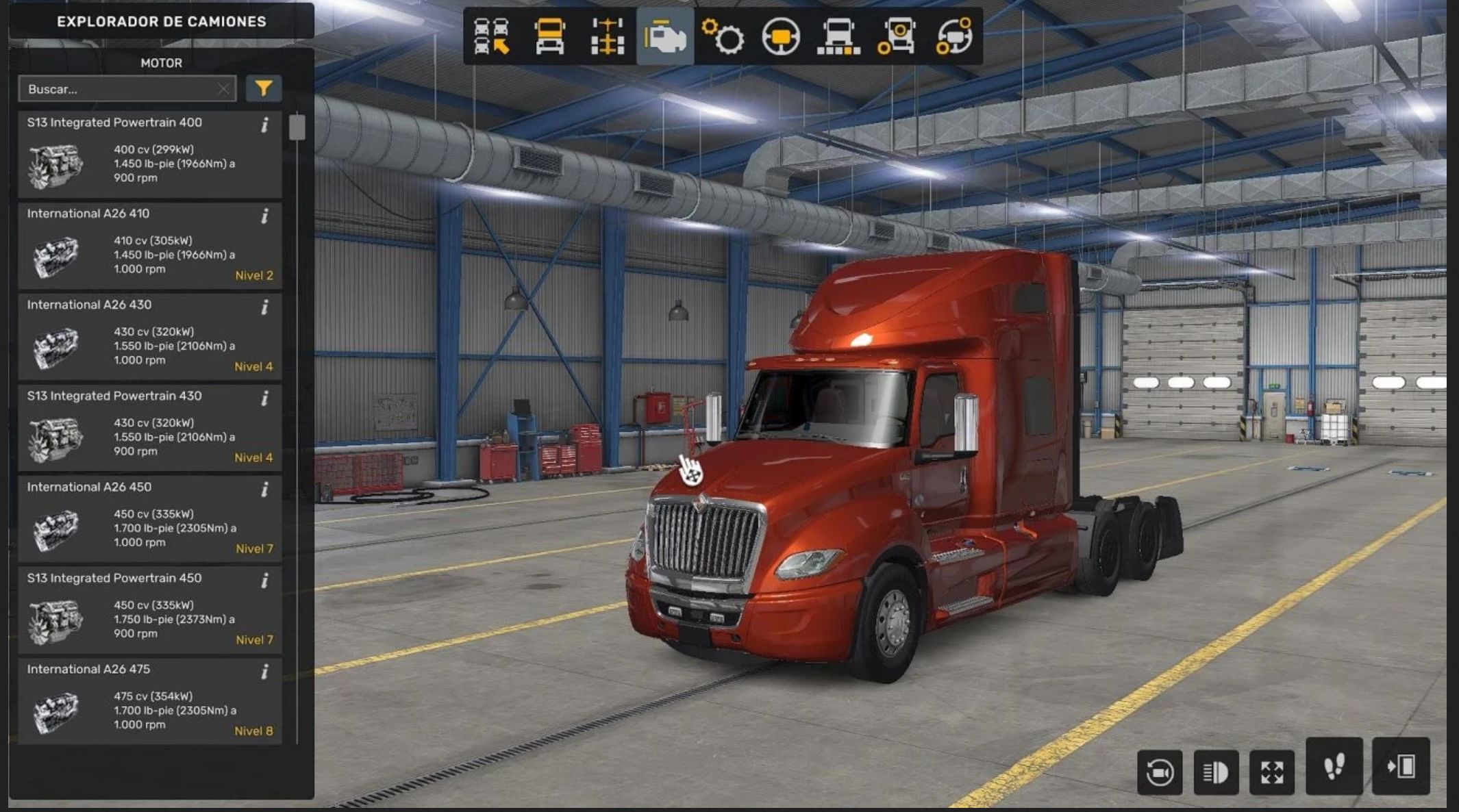Show info for S13 Integrated Powertrain 400
Screen dimensions: 1459x812
tap(264, 125)
